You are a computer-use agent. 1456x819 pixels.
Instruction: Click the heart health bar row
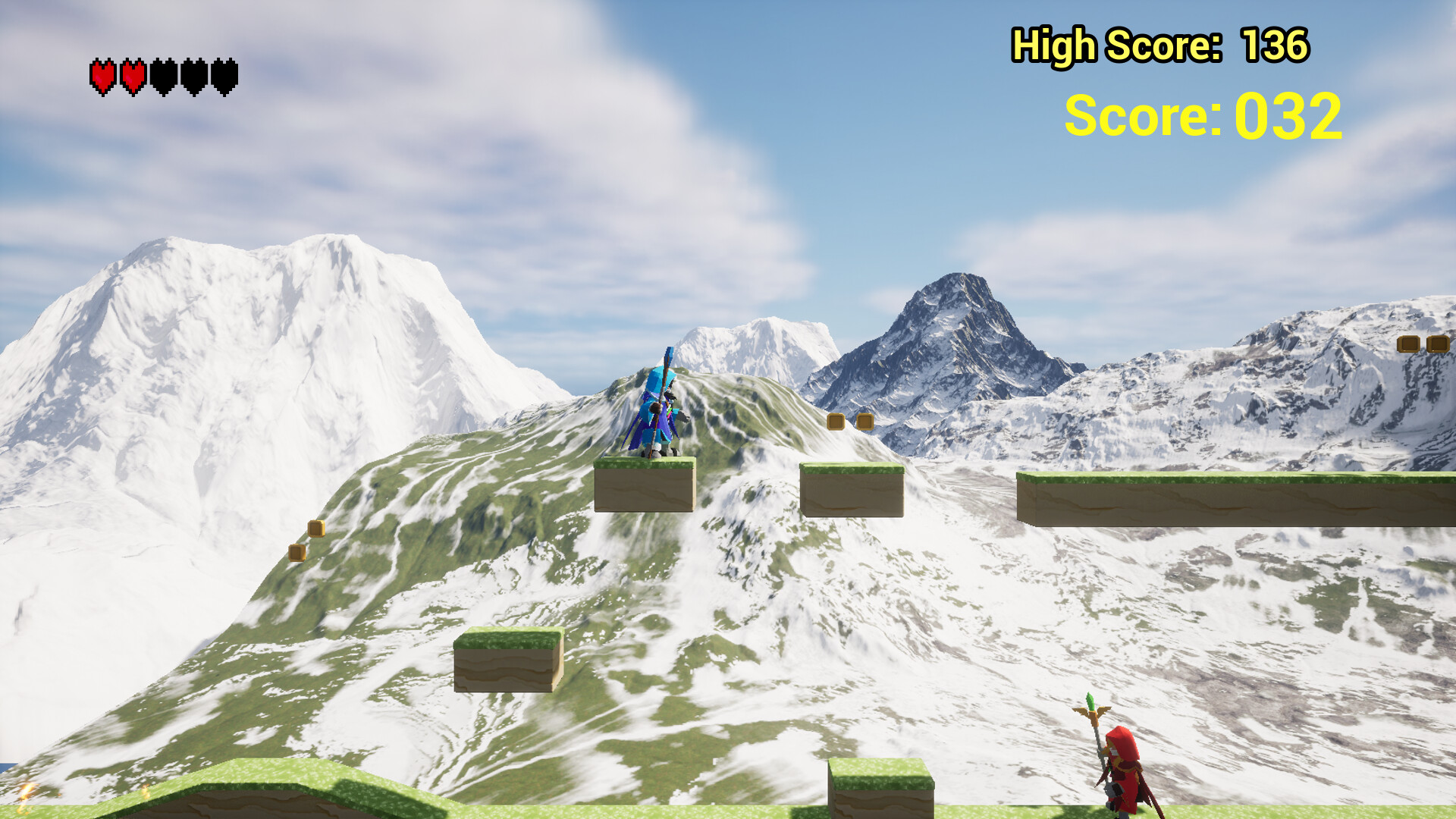point(163,76)
